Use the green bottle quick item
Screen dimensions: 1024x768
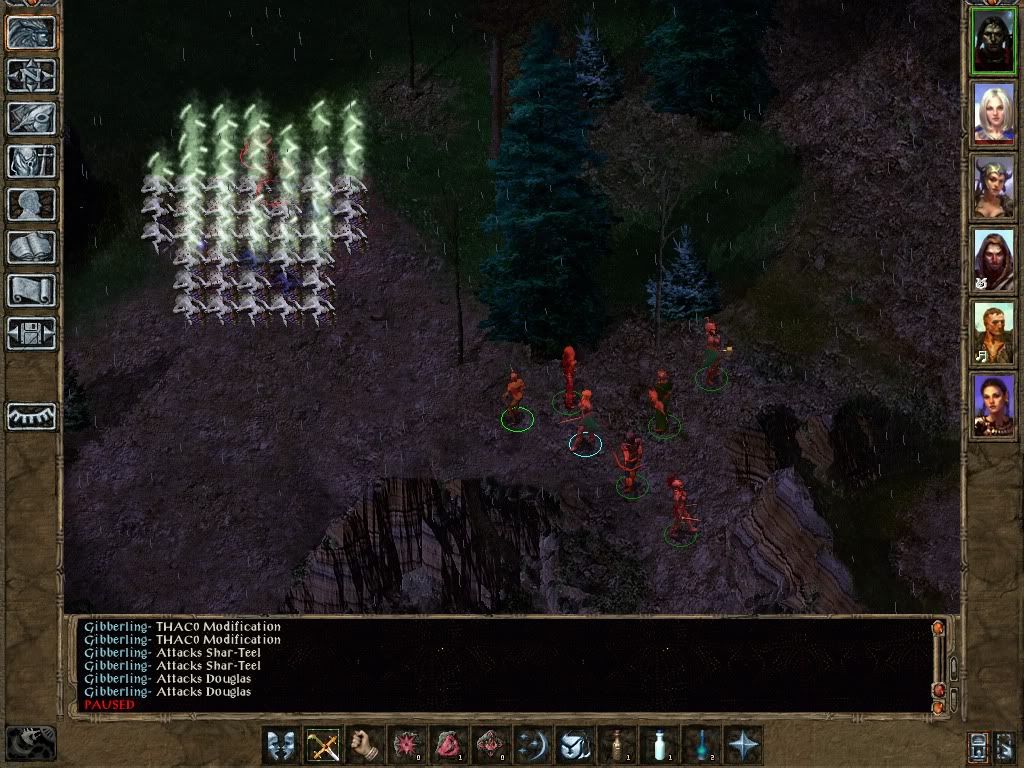[x=617, y=745]
